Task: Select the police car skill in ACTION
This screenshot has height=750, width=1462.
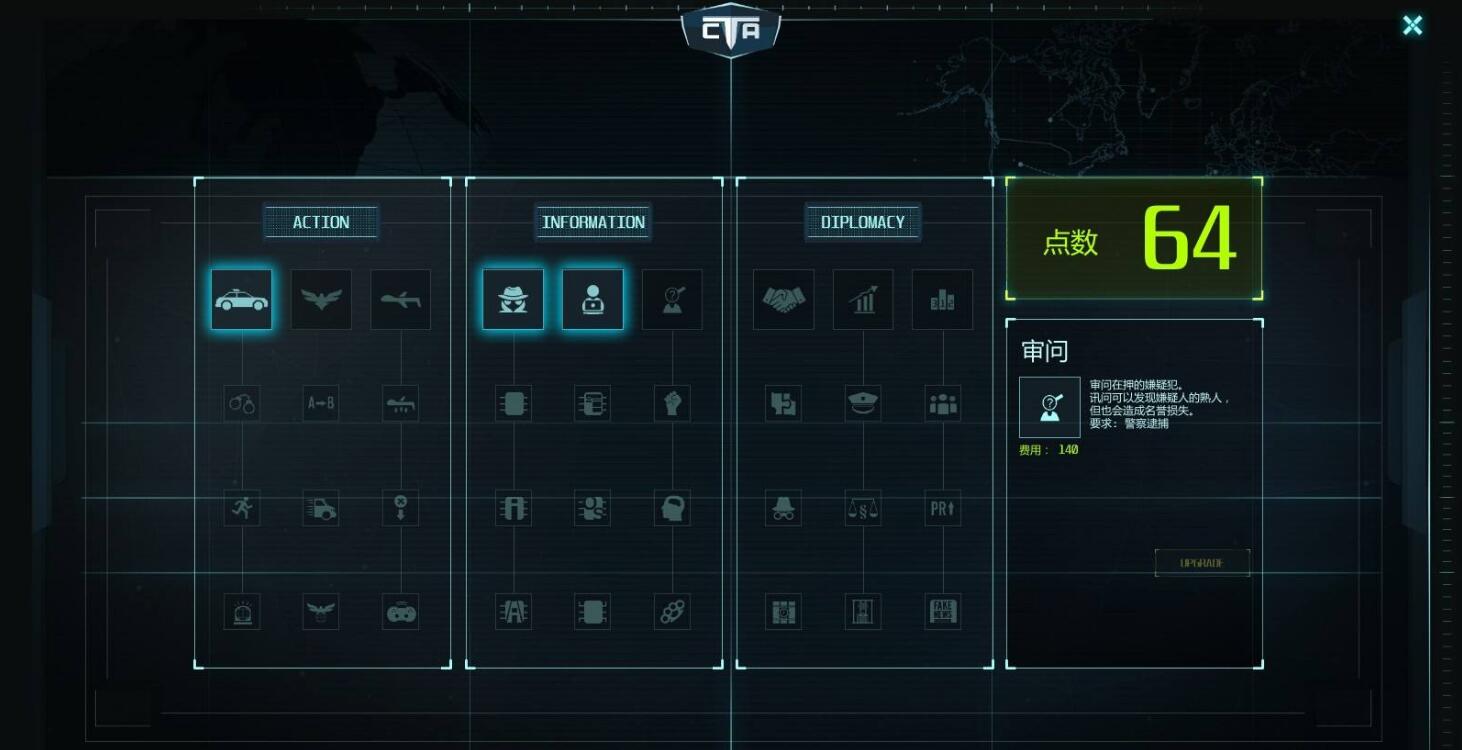Action: (x=241, y=298)
